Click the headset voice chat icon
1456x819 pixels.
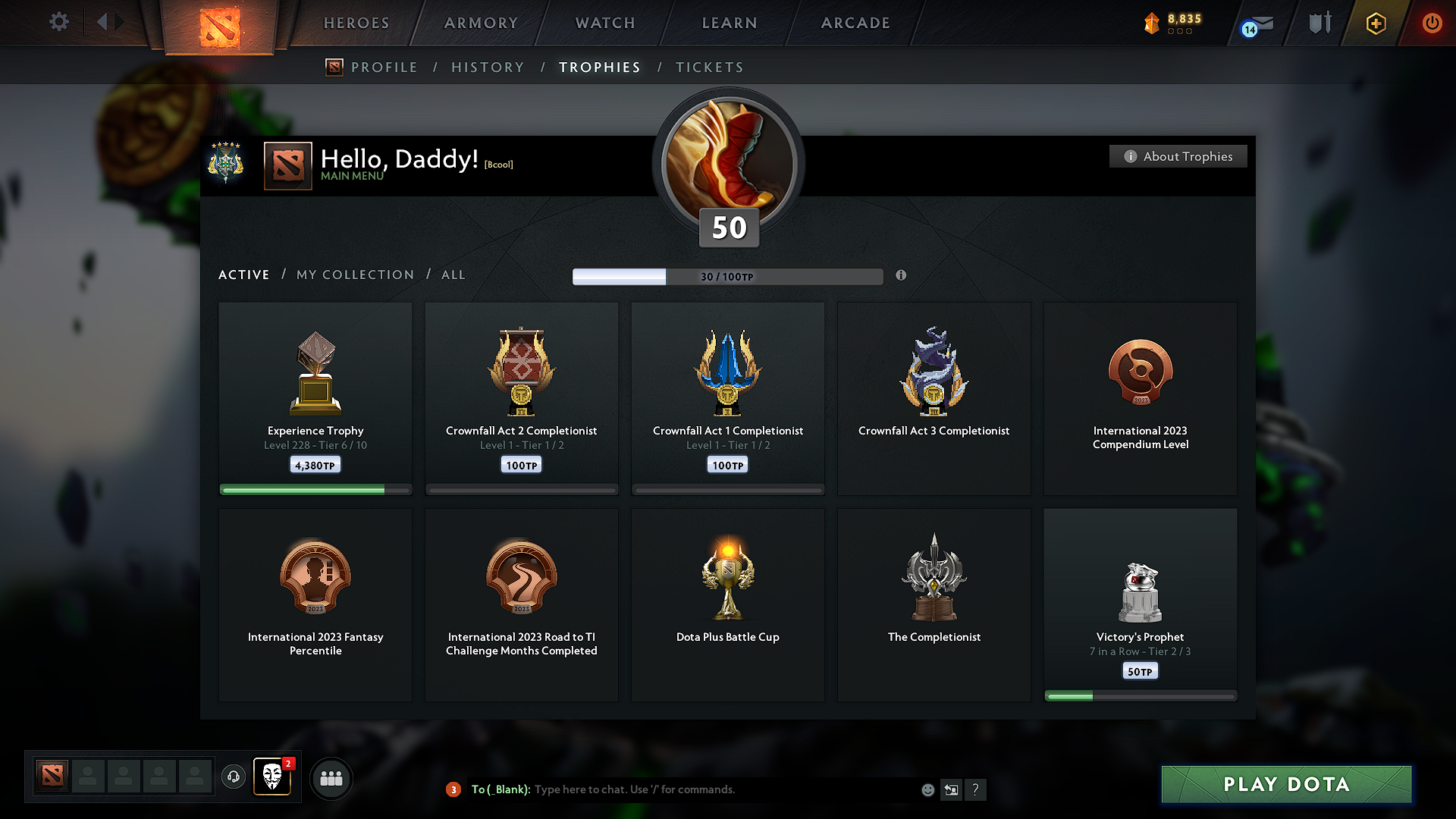[x=233, y=778]
